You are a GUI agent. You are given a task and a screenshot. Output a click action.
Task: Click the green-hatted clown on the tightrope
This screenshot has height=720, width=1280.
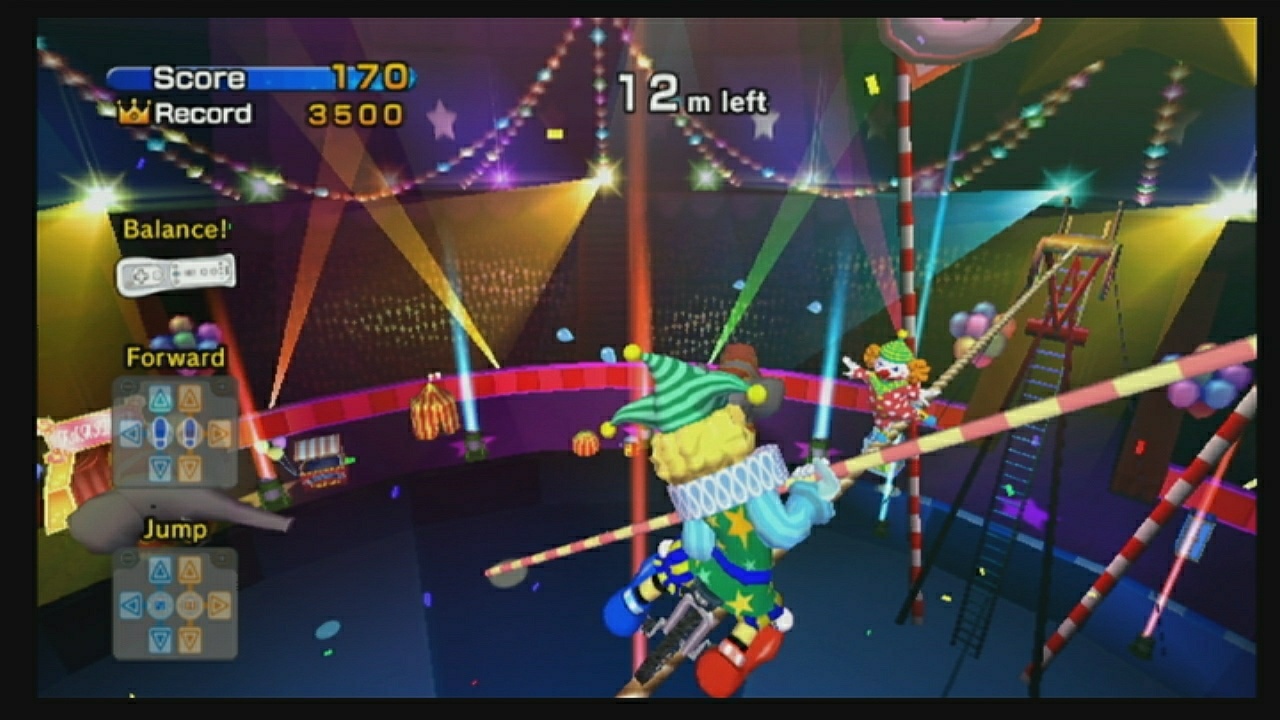(700, 480)
